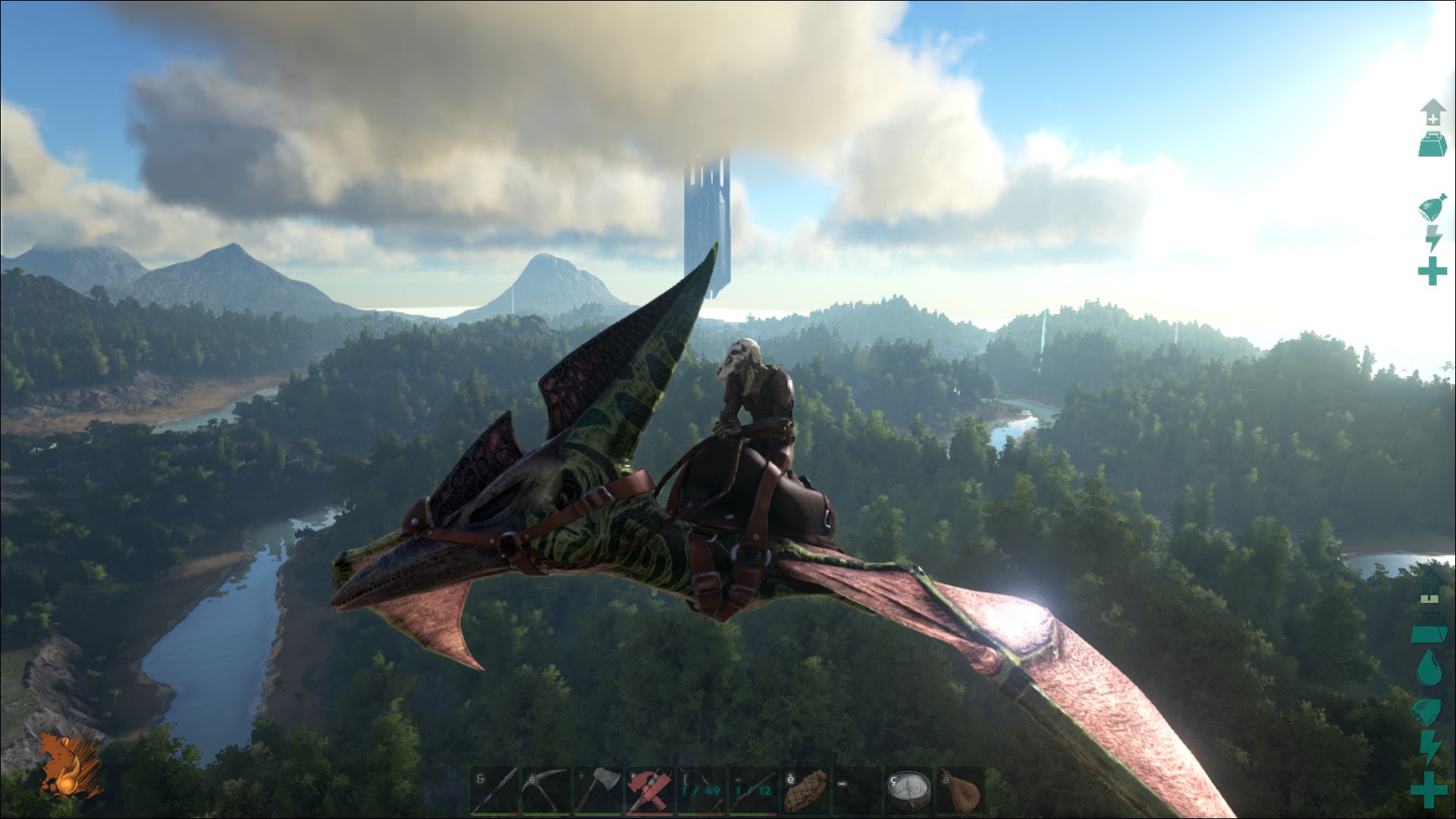Equip the pickaxe from the hotbar
Image resolution: width=1456 pixels, height=819 pixels.
(x=547, y=791)
